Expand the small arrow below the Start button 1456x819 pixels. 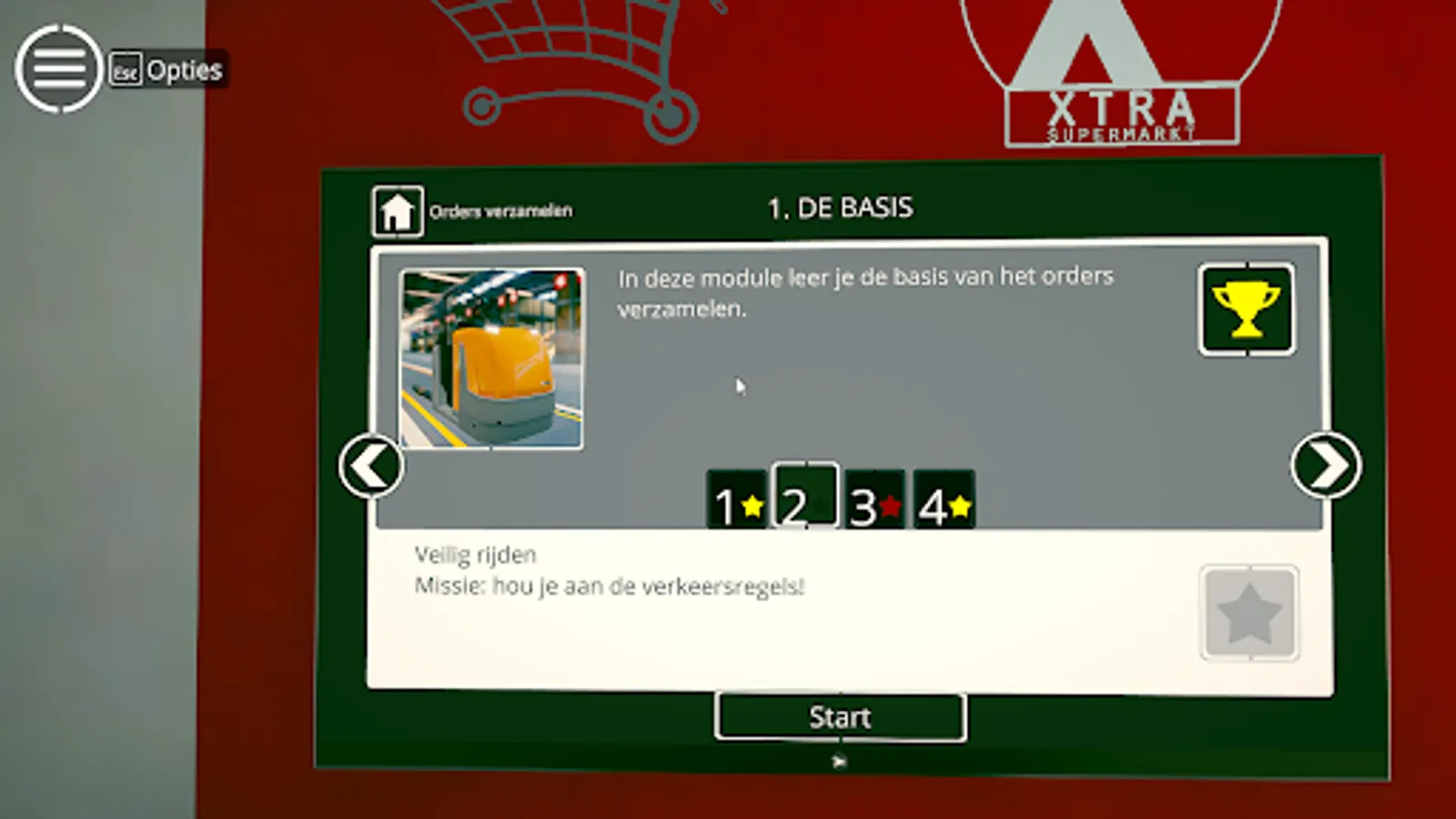pos(839,763)
